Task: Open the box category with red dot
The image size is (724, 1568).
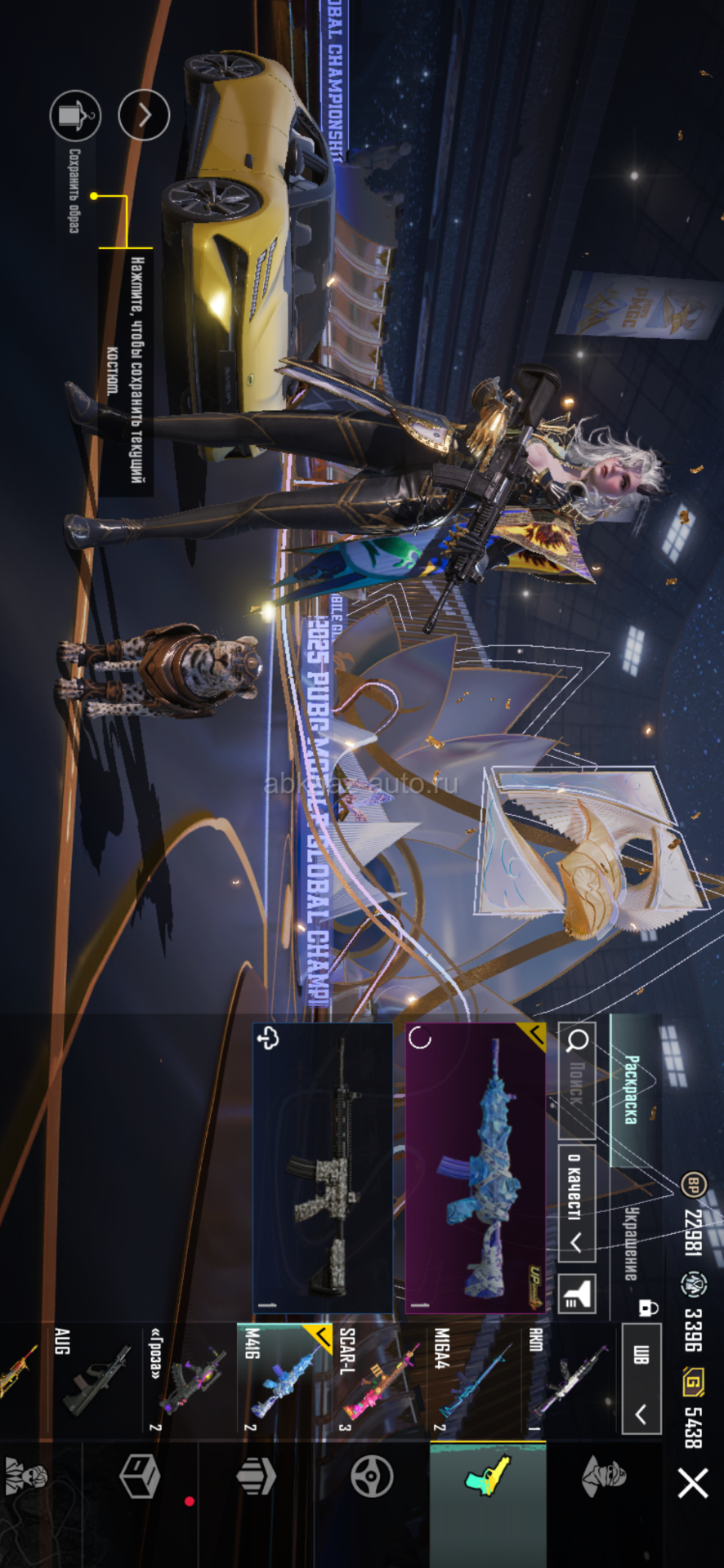Action: point(141,1477)
